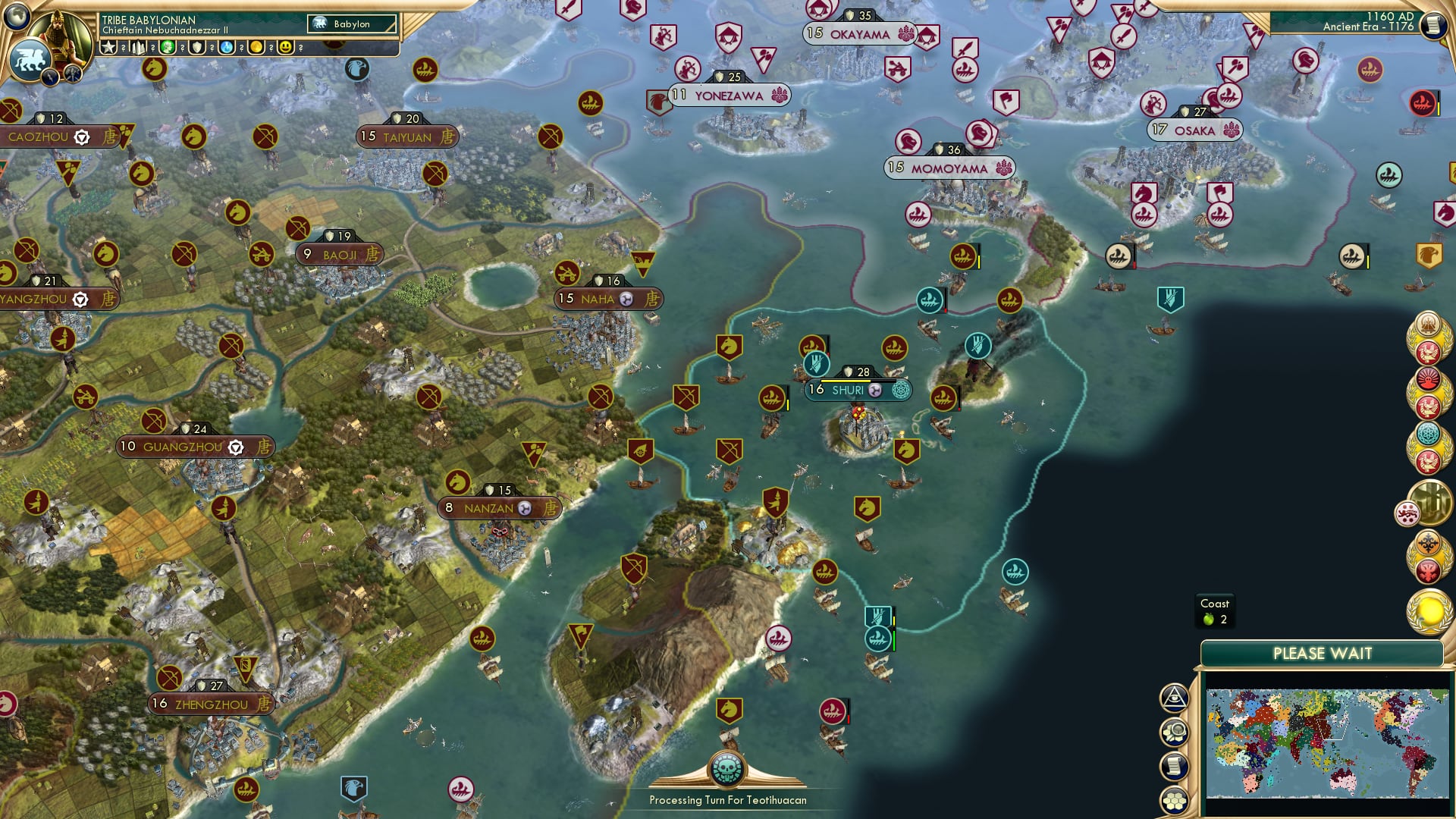Image resolution: width=1456 pixels, height=819 pixels.
Task: Click the lightning quick-combat toggle near the portrait
Action: pos(49,77)
